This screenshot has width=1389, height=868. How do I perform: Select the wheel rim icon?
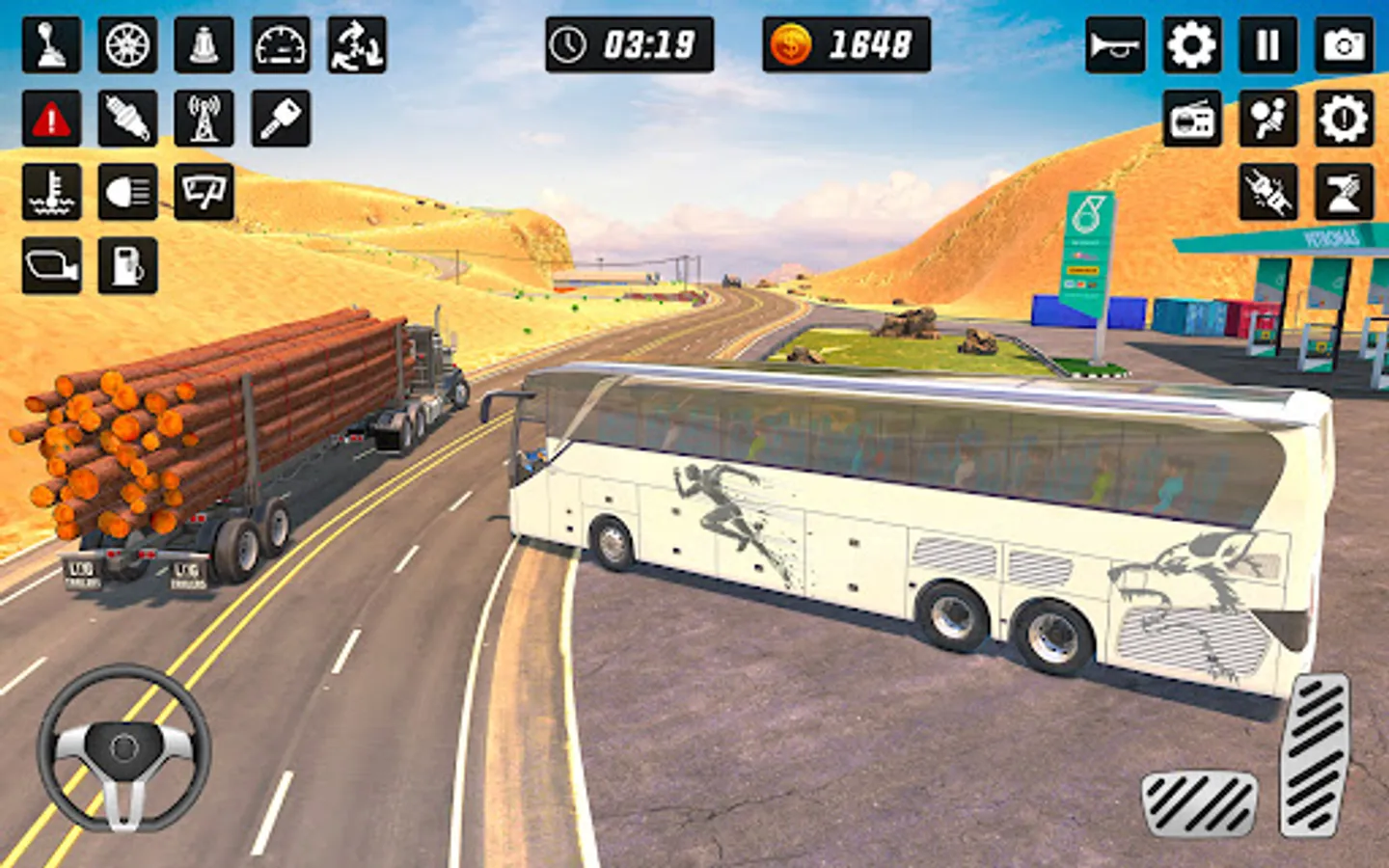click(x=127, y=45)
